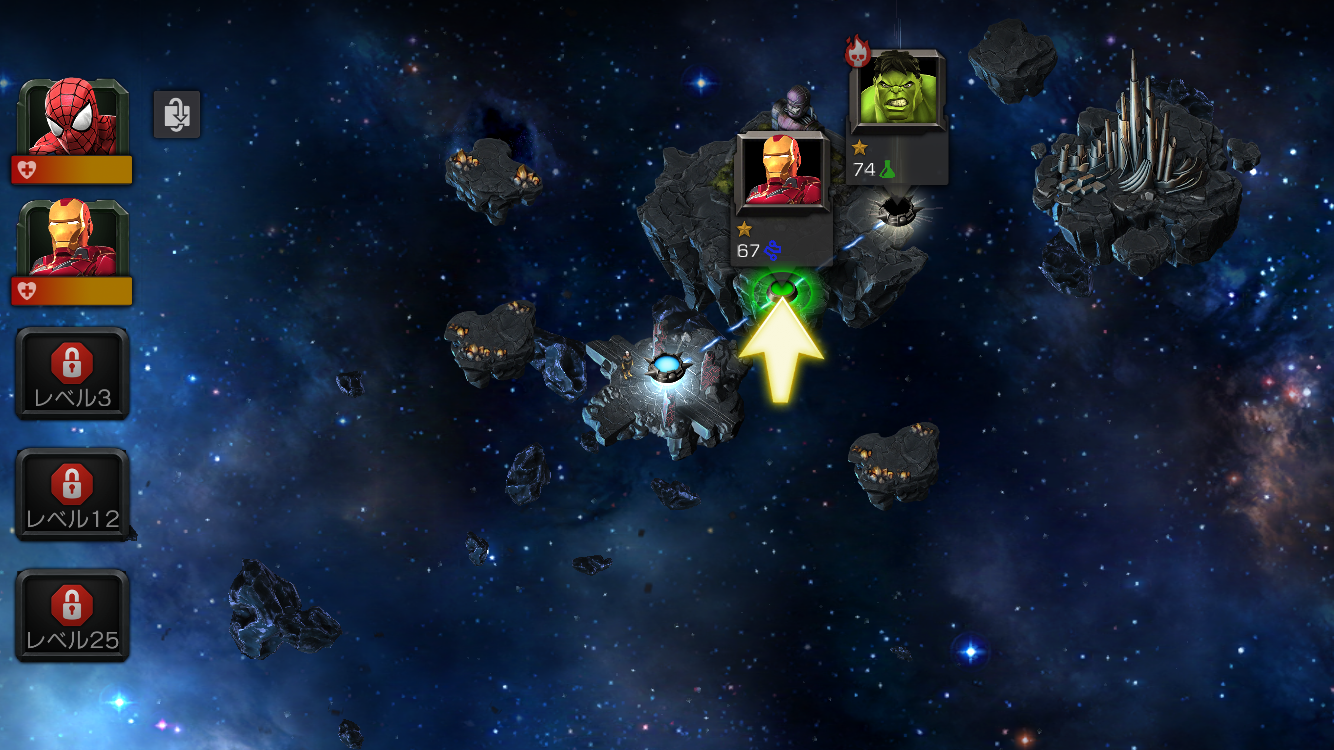Inspect the Iron Man opponent card rated 67

click(782, 198)
